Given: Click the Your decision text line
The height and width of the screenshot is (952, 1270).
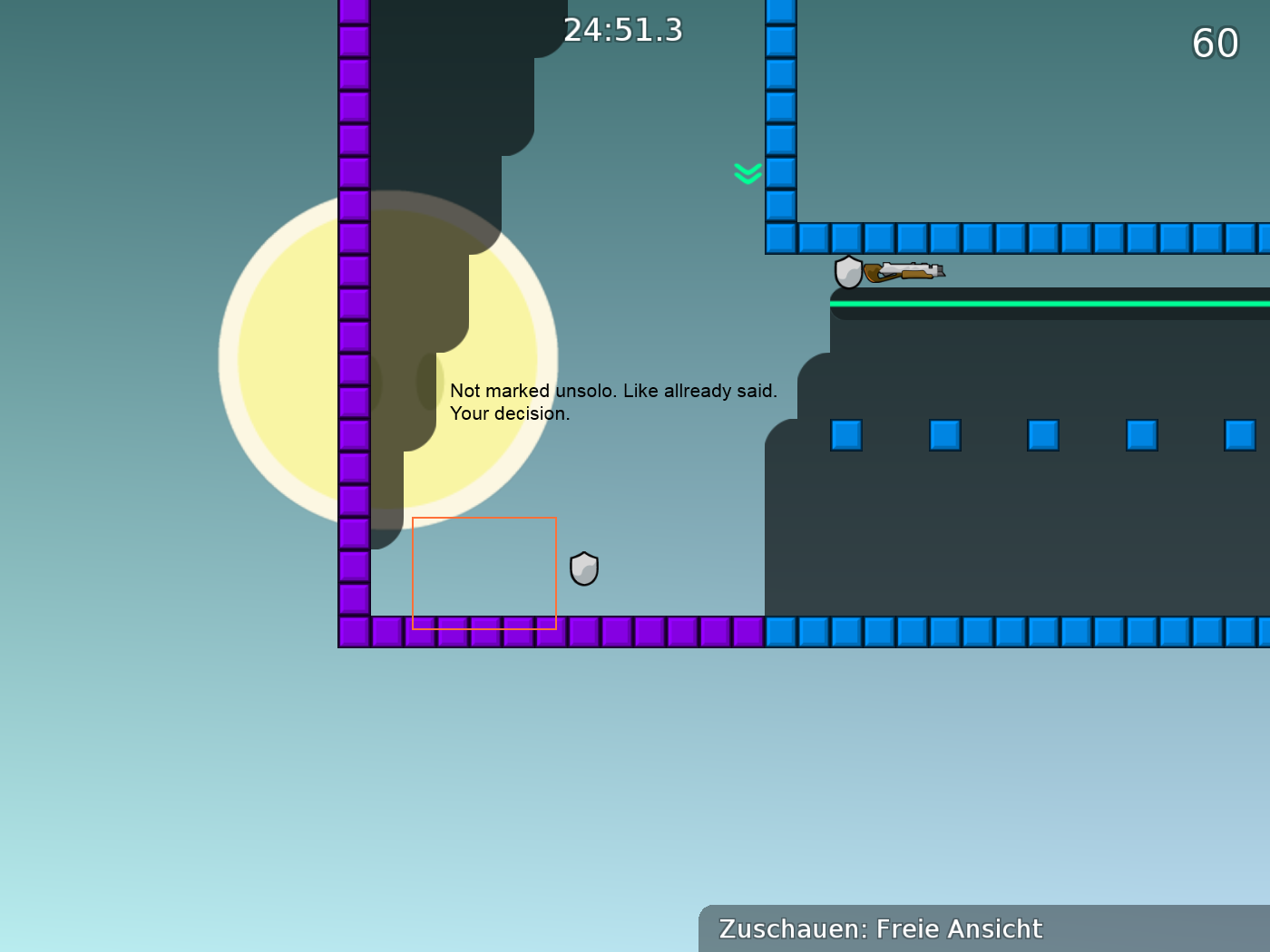Looking at the screenshot, I should [511, 413].
